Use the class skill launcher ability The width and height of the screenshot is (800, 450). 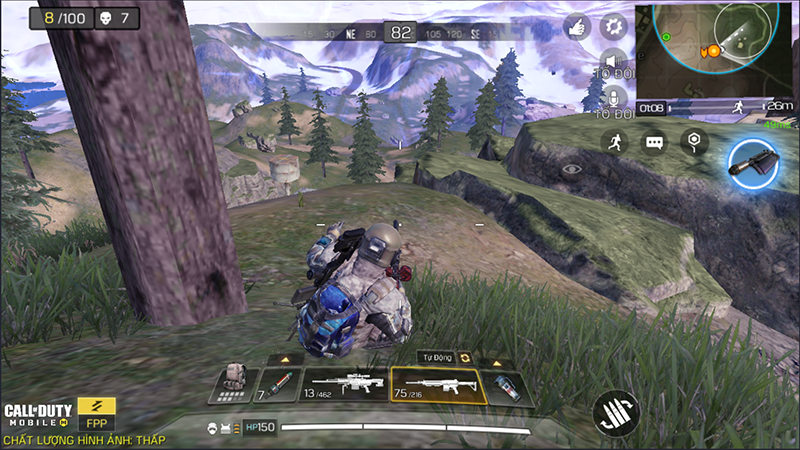tap(753, 162)
